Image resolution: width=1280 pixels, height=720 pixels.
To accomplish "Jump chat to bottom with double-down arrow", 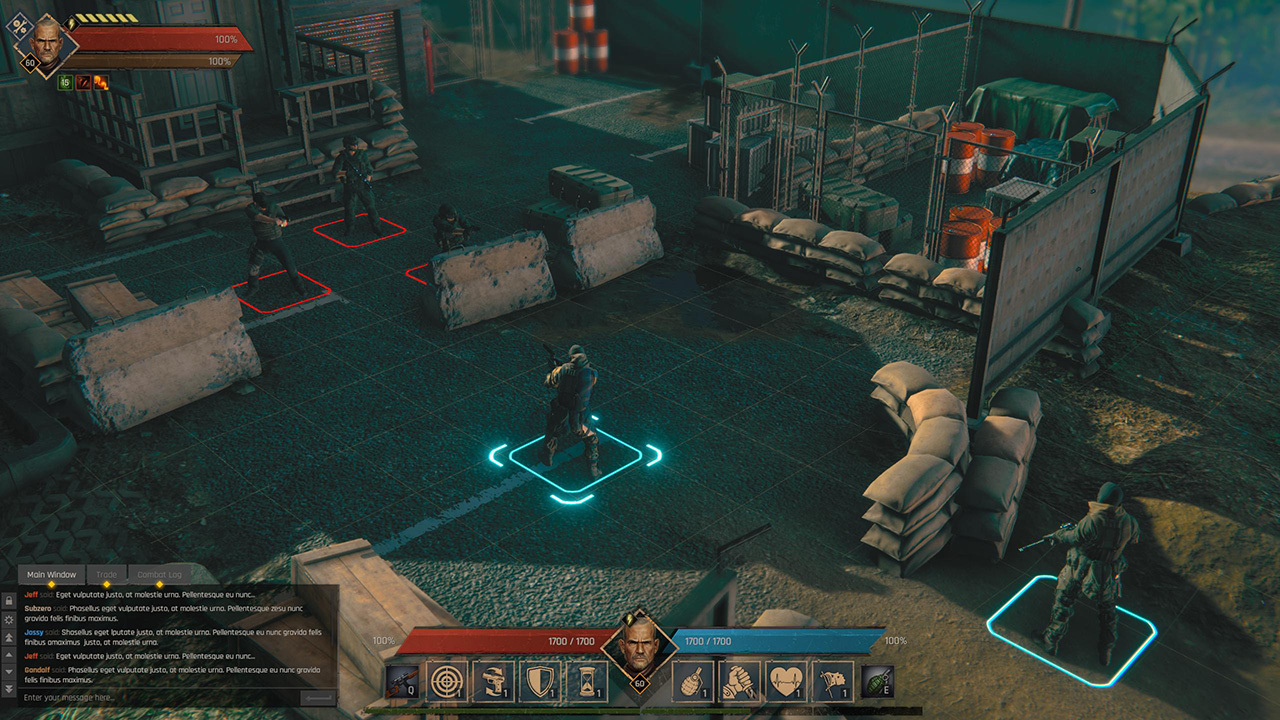I will (x=9, y=689).
